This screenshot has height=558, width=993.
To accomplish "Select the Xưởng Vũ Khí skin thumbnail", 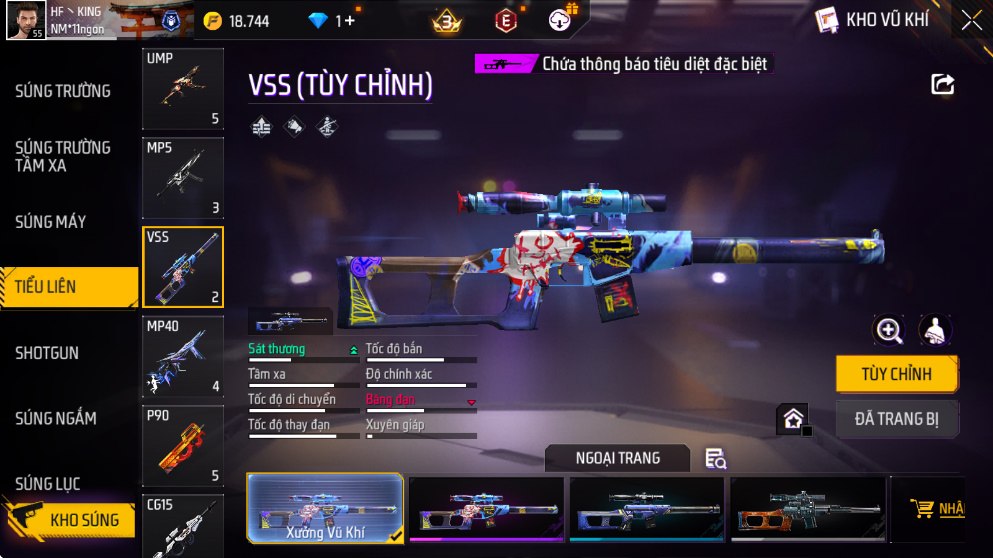I will tap(326, 508).
